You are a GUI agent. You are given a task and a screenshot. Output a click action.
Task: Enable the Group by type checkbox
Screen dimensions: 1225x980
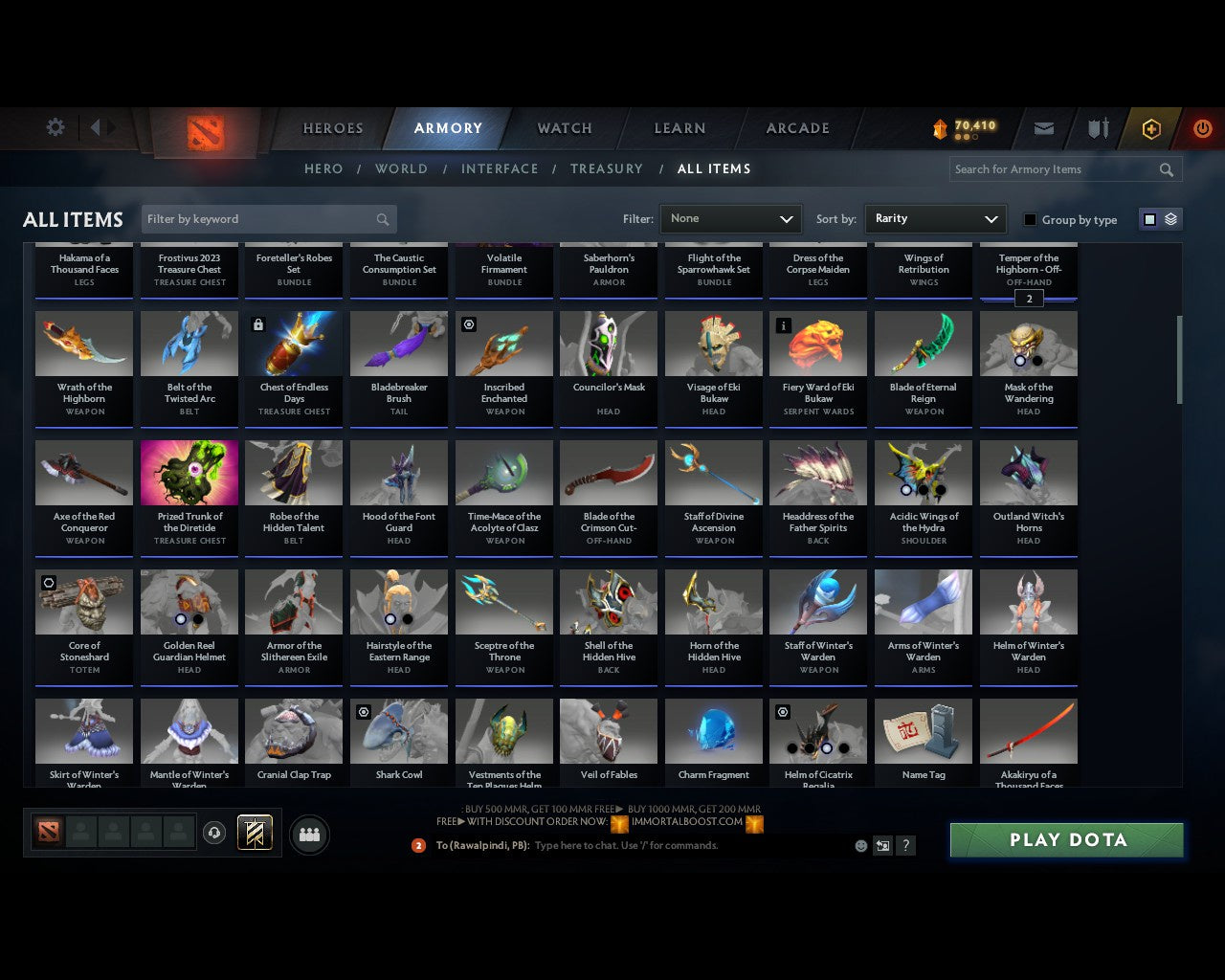(1030, 219)
